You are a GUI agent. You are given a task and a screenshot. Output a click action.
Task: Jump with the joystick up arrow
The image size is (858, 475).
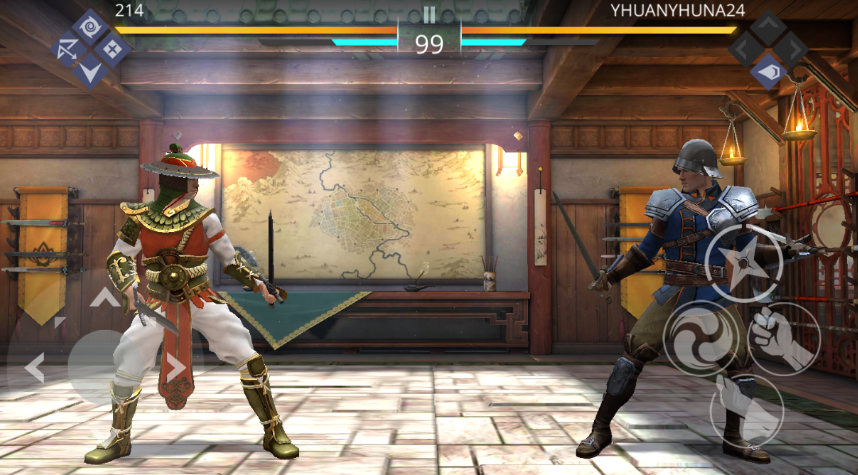[104, 296]
